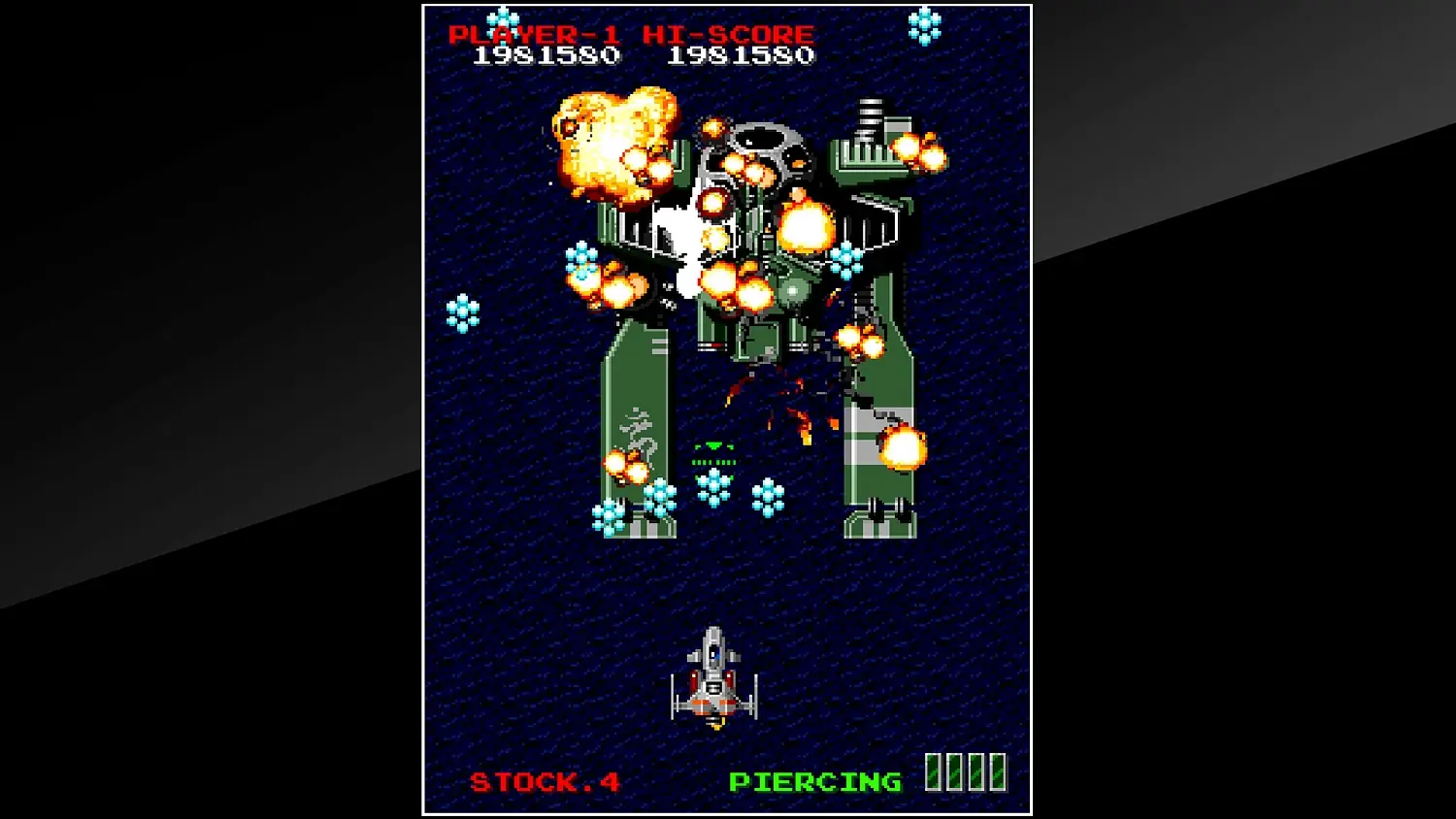Image resolution: width=1456 pixels, height=819 pixels.
Task: Click the HI-SCORE heading text
Action: pos(729,33)
